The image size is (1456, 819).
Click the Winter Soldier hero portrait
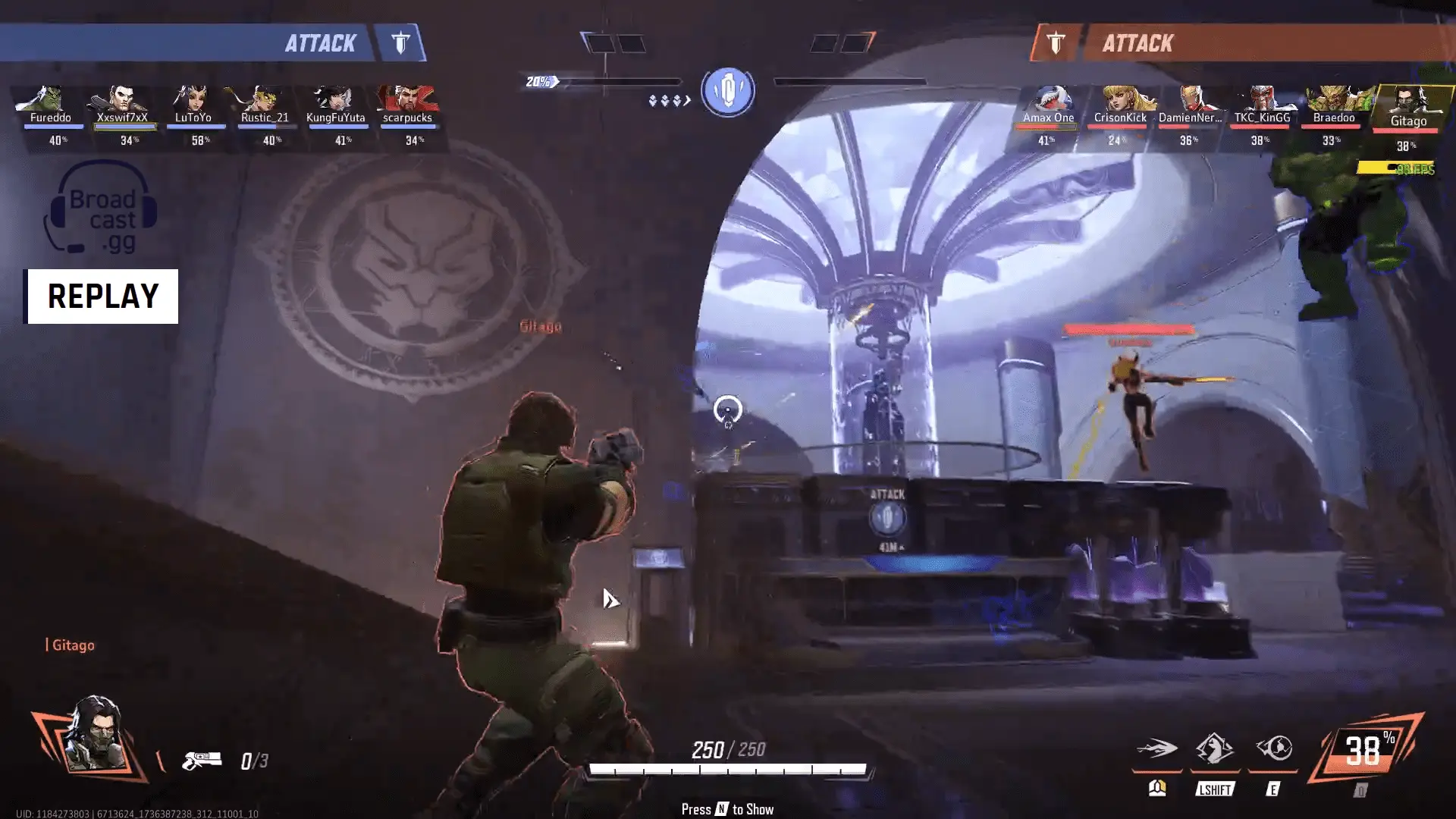93,736
